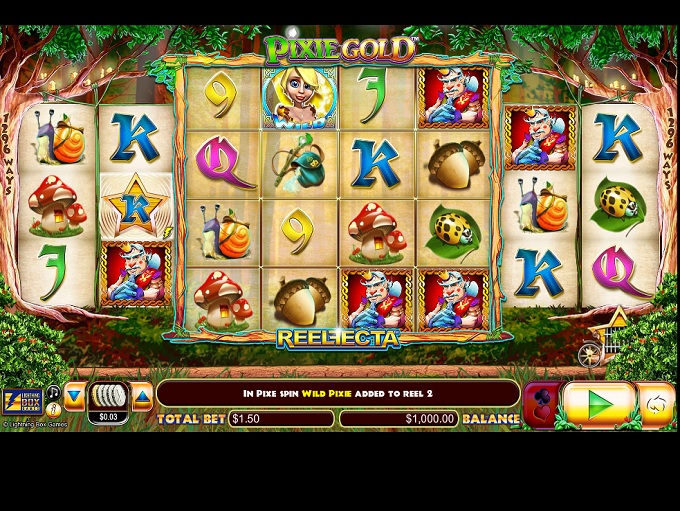This screenshot has width=680, height=511.
Task: Click the Lightning Box Games logo
Action: [21, 402]
